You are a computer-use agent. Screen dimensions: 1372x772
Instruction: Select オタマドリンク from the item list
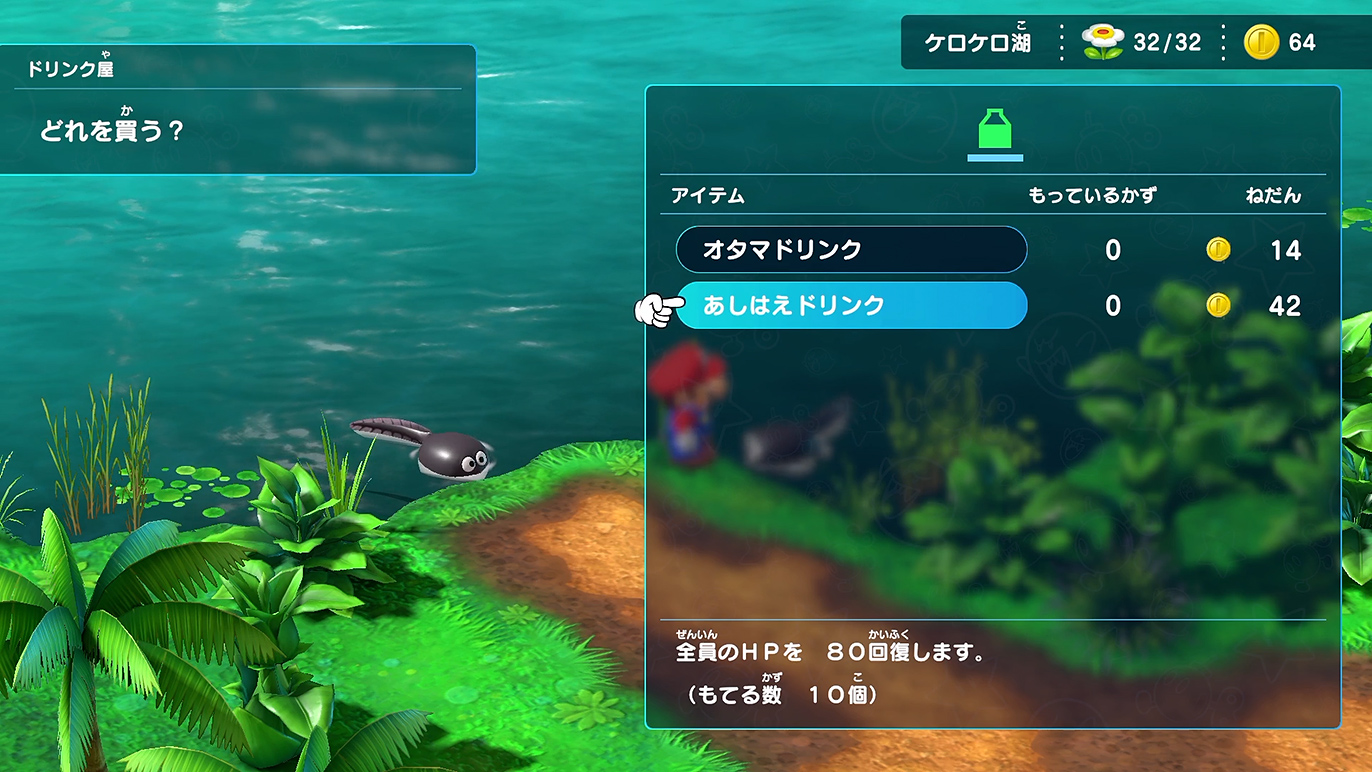850,250
